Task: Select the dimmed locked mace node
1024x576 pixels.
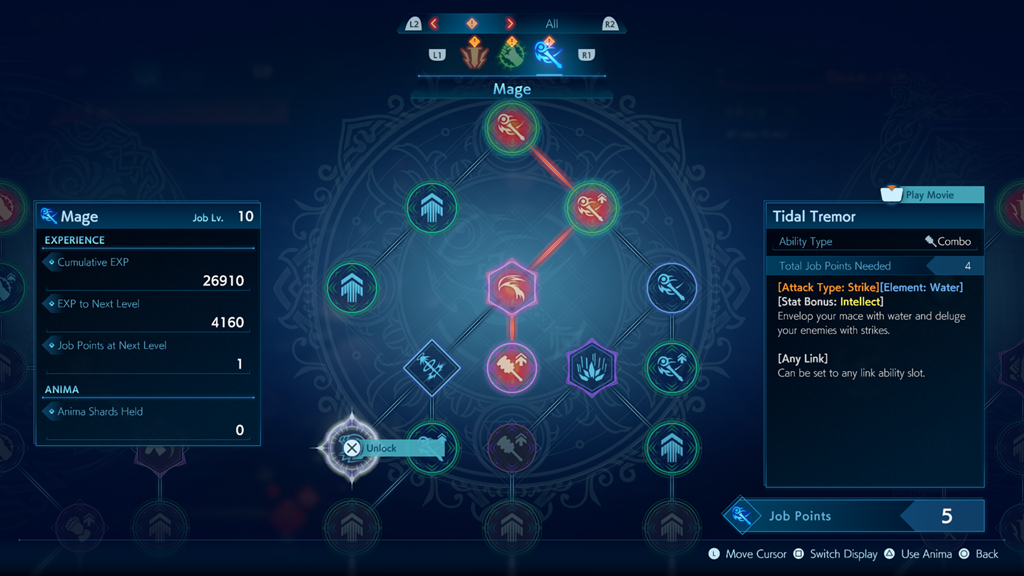Action: tap(512, 447)
